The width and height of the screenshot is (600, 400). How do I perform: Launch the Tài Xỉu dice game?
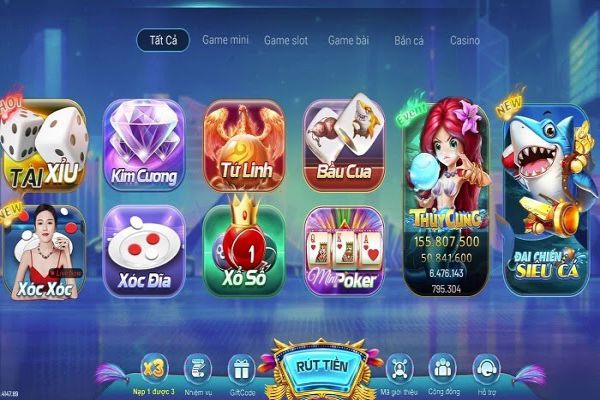point(43,147)
